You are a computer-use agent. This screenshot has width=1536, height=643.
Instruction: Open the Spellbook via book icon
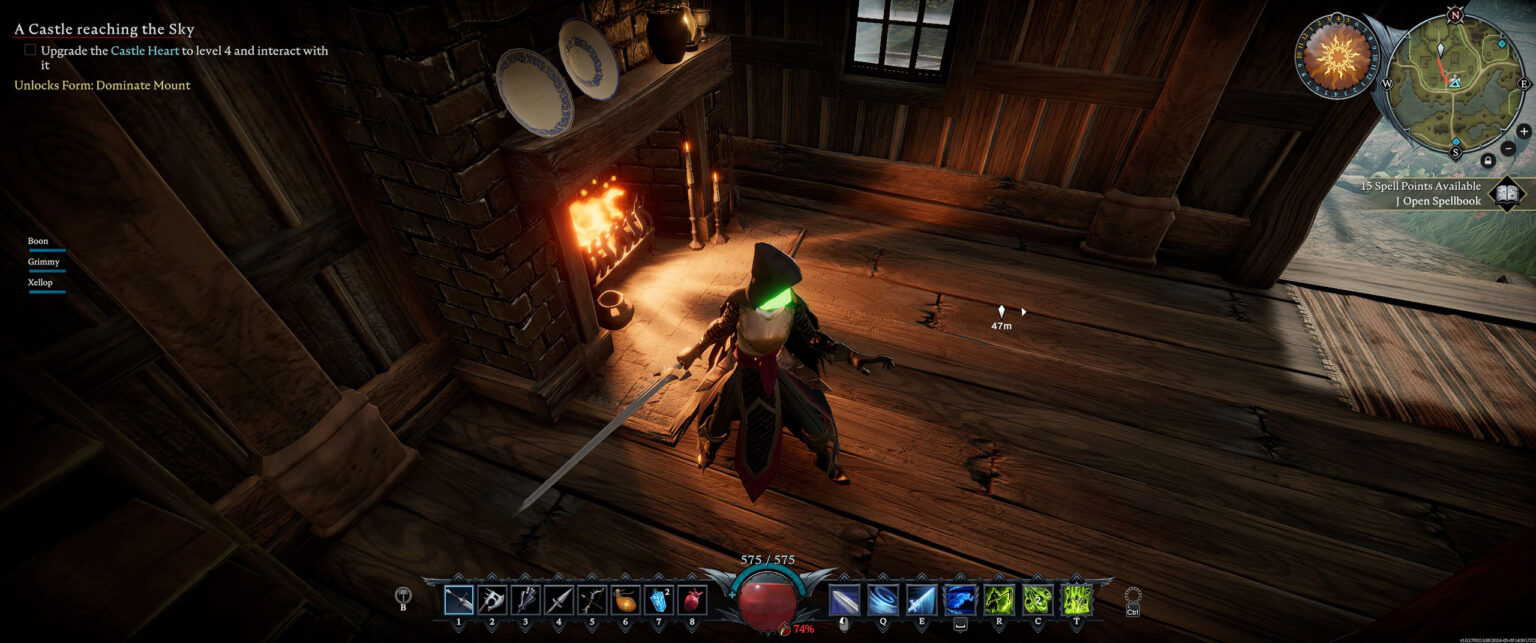point(1506,193)
